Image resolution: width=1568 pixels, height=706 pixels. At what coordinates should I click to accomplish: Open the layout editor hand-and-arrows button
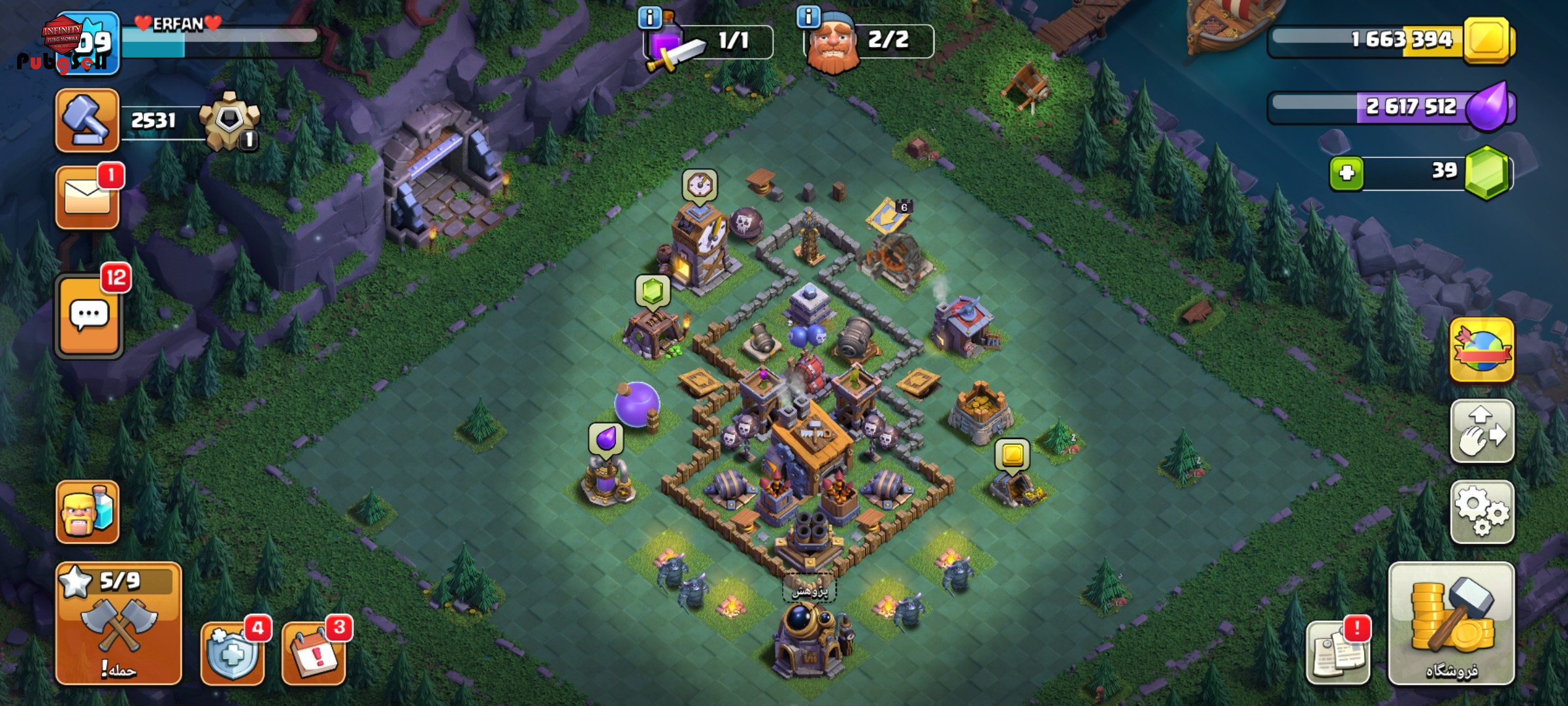coord(1482,431)
